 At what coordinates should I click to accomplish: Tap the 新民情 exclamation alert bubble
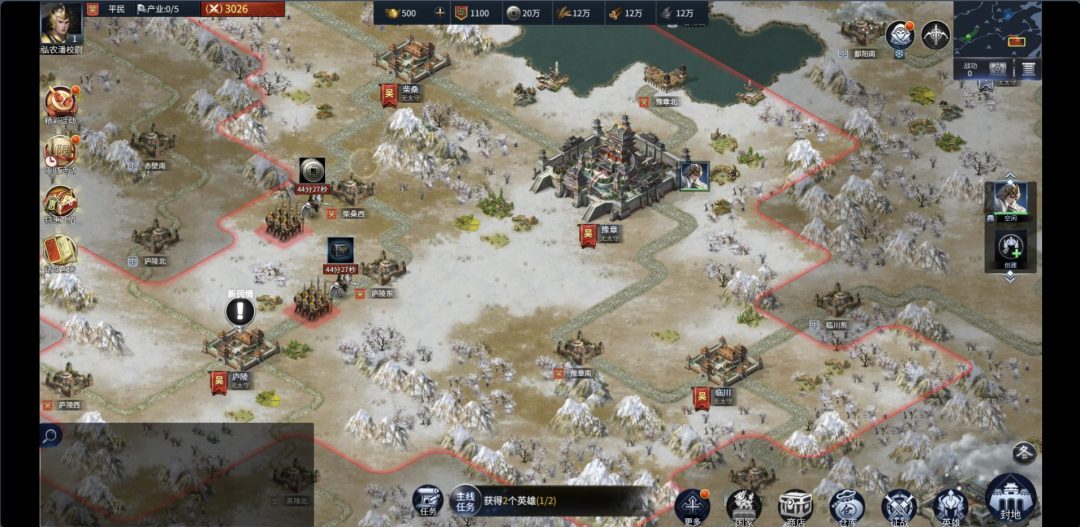(240, 311)
